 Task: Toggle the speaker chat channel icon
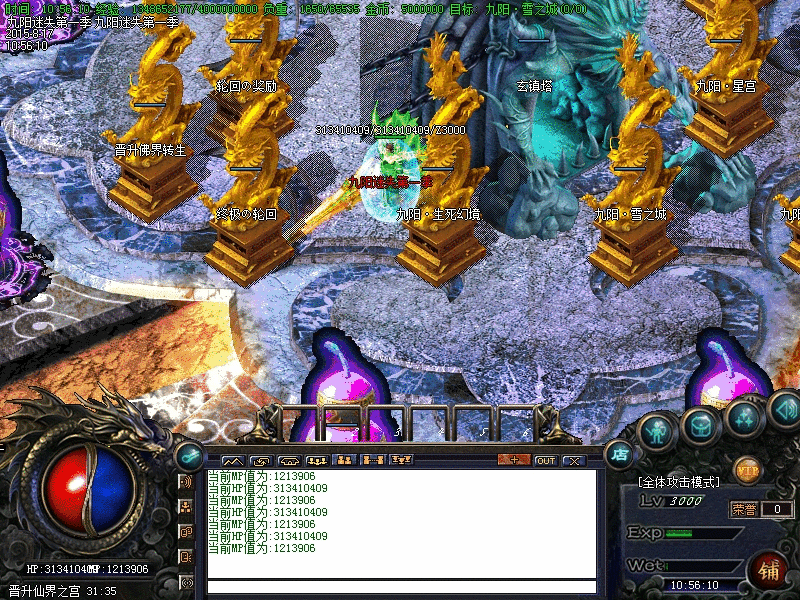(186, 482)
